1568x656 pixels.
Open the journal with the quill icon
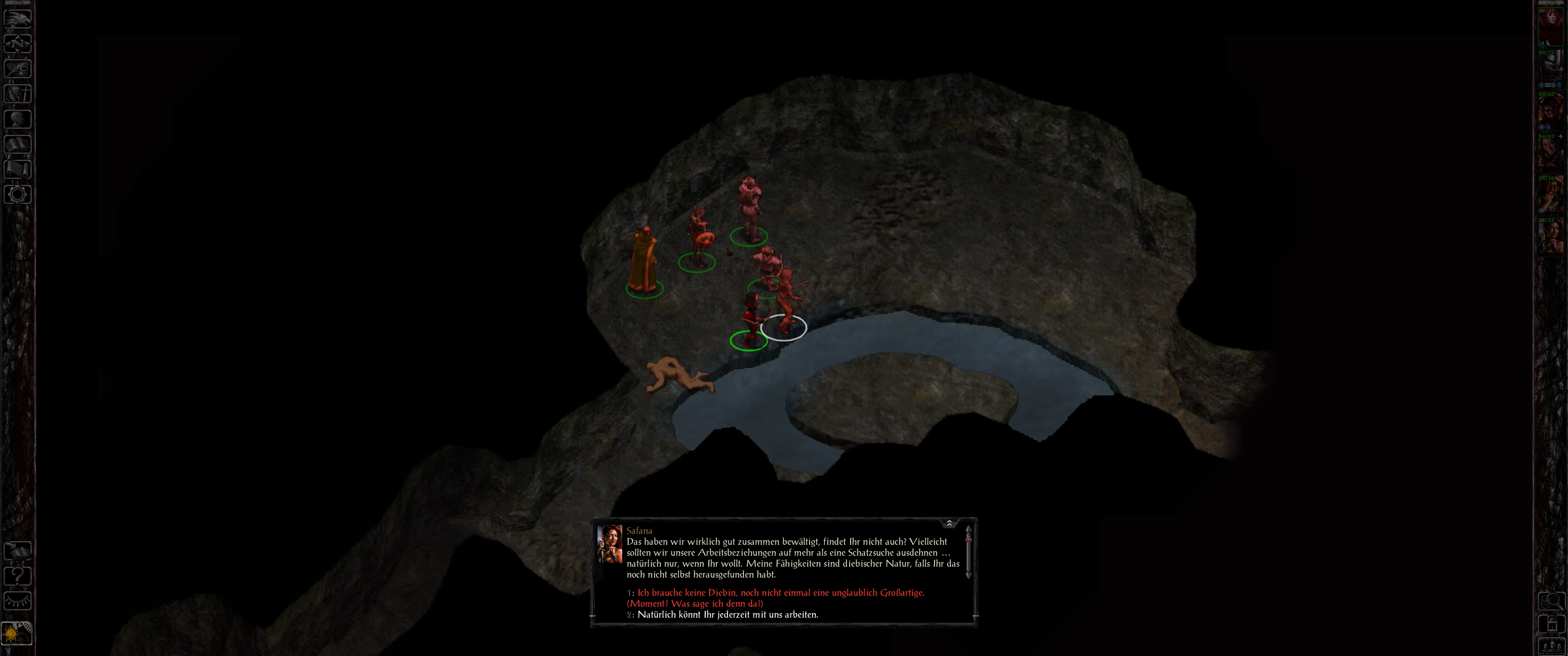click(18, 69)
